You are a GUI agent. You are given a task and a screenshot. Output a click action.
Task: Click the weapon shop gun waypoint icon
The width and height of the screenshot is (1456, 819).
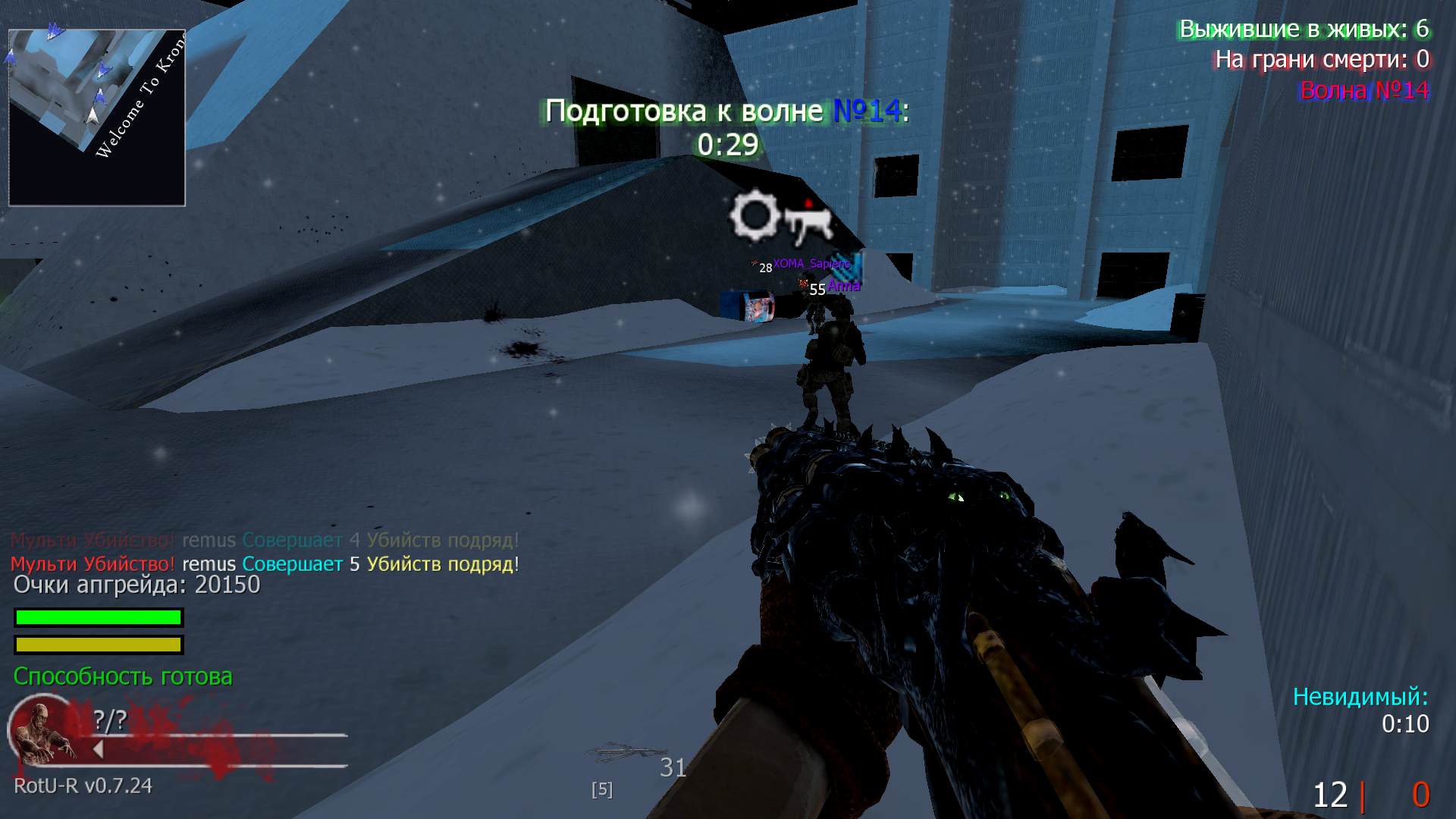(x=808, y=222)
